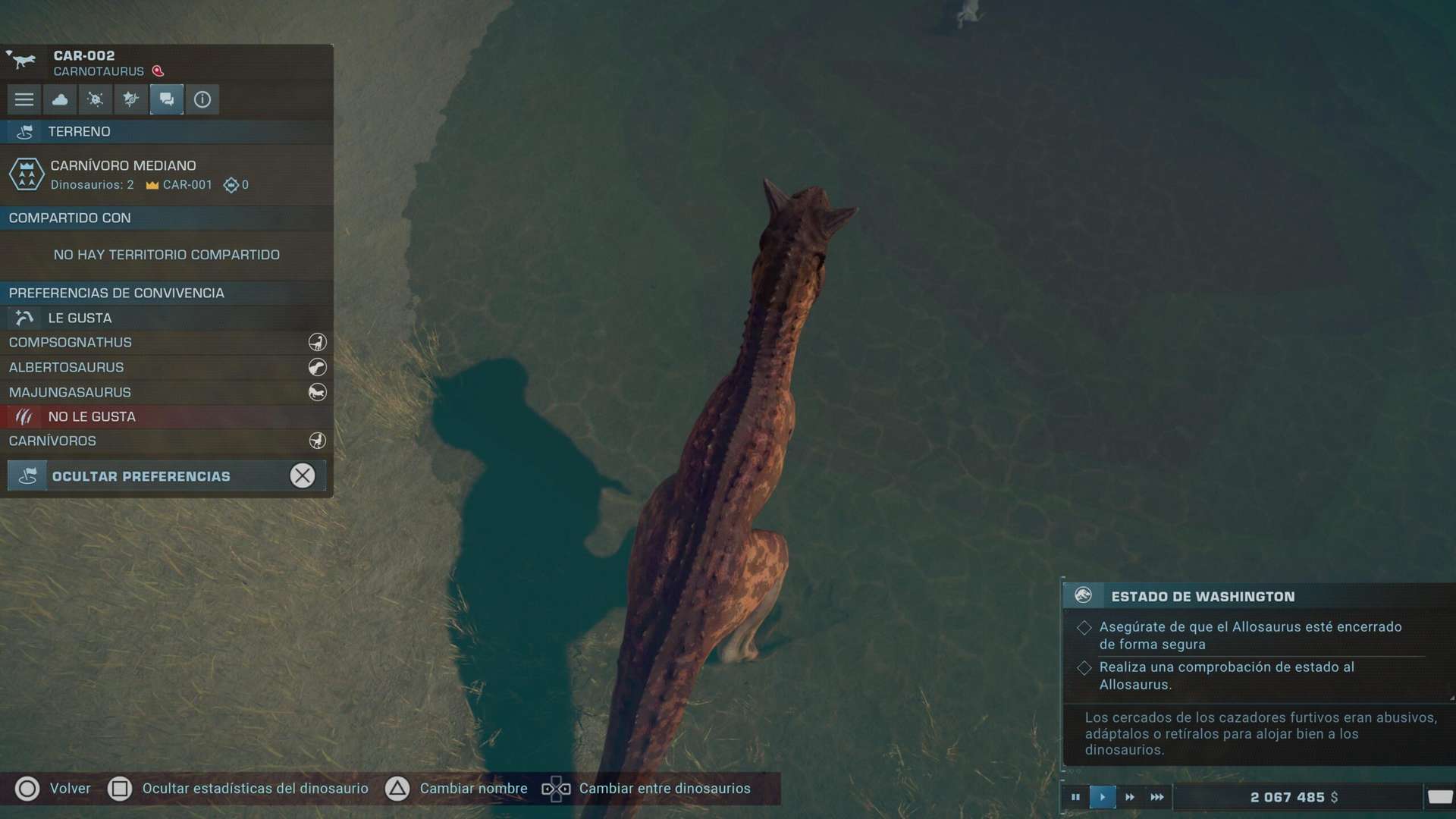
Task: Select the Allosaurus enclosure objective
Action: tap(1250, 635)
